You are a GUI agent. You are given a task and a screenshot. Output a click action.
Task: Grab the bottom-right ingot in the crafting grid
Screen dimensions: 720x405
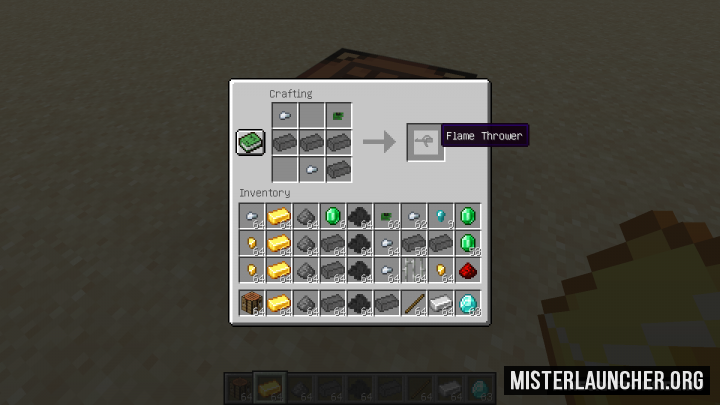338,170
